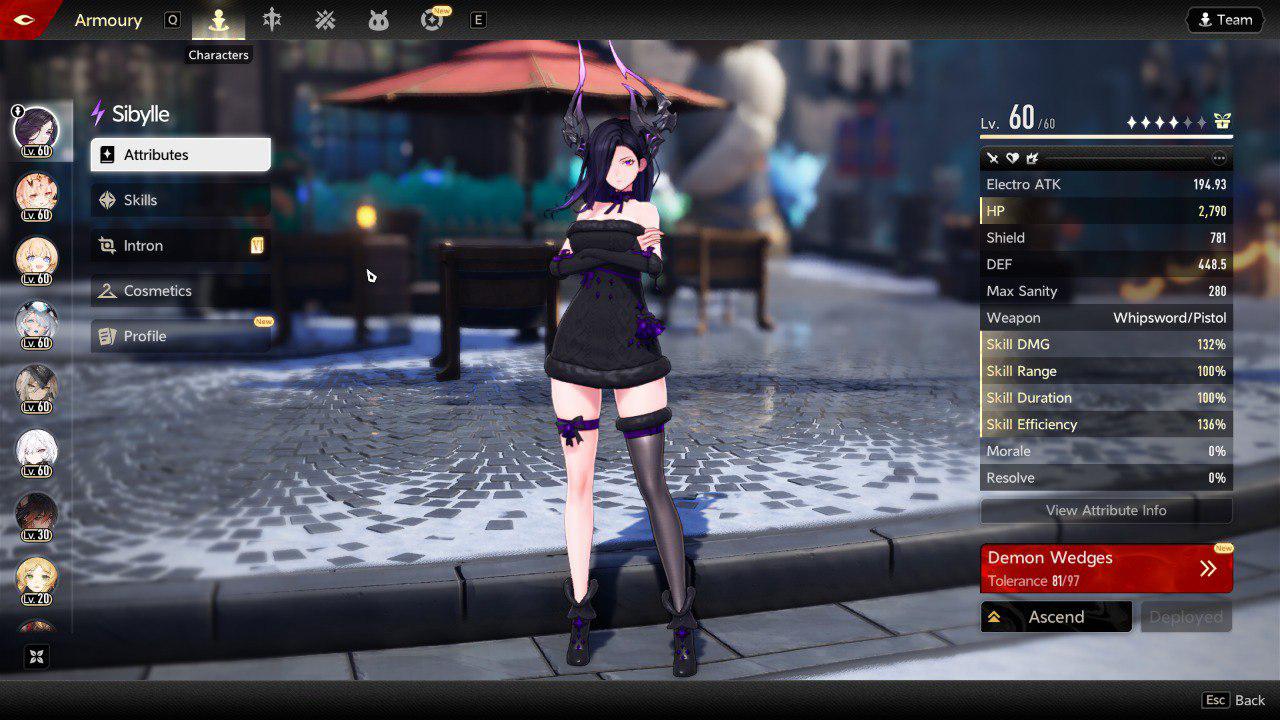
Task: Switch to the sword weapon tab
Action: [272, 20]
